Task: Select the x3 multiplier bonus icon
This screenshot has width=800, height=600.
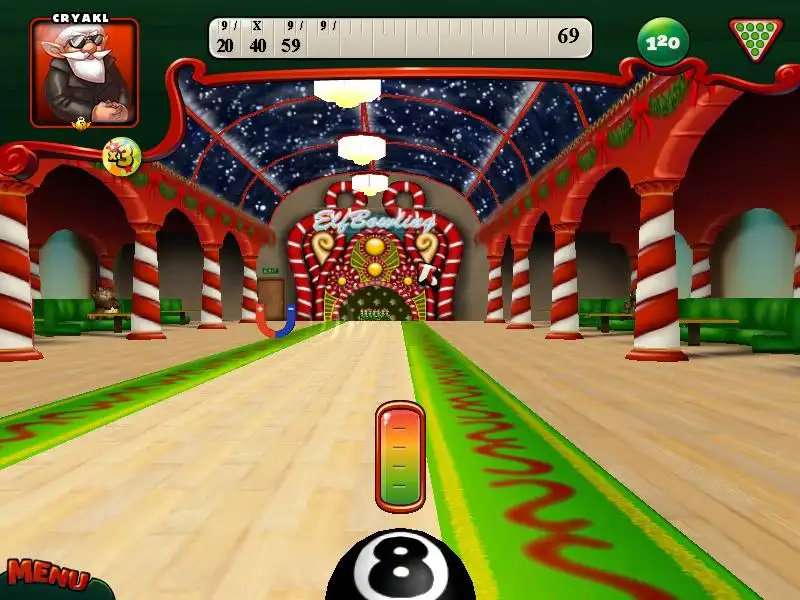Action: click(121, 156)
